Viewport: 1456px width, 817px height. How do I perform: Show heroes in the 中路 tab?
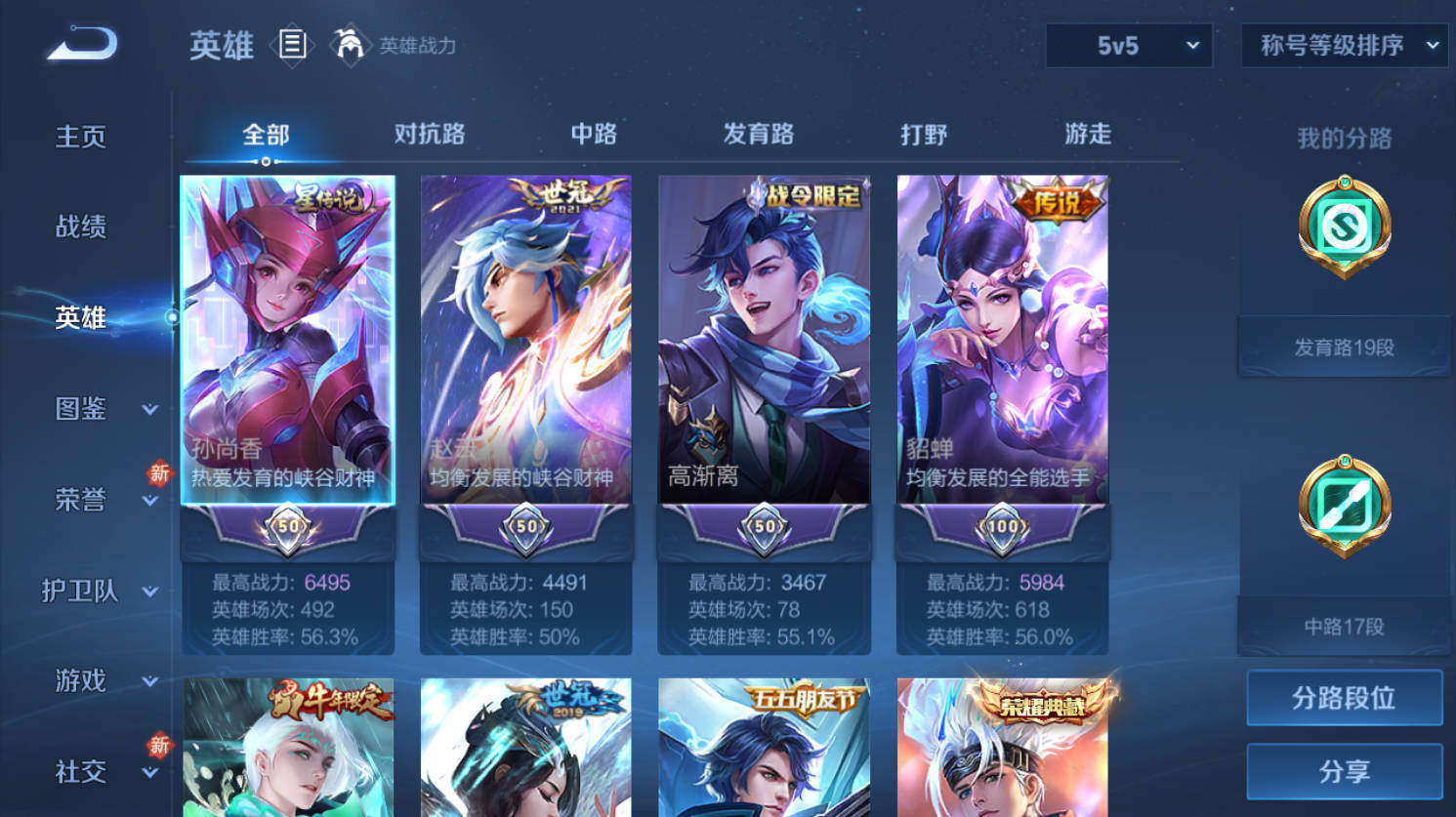[594, 134]
